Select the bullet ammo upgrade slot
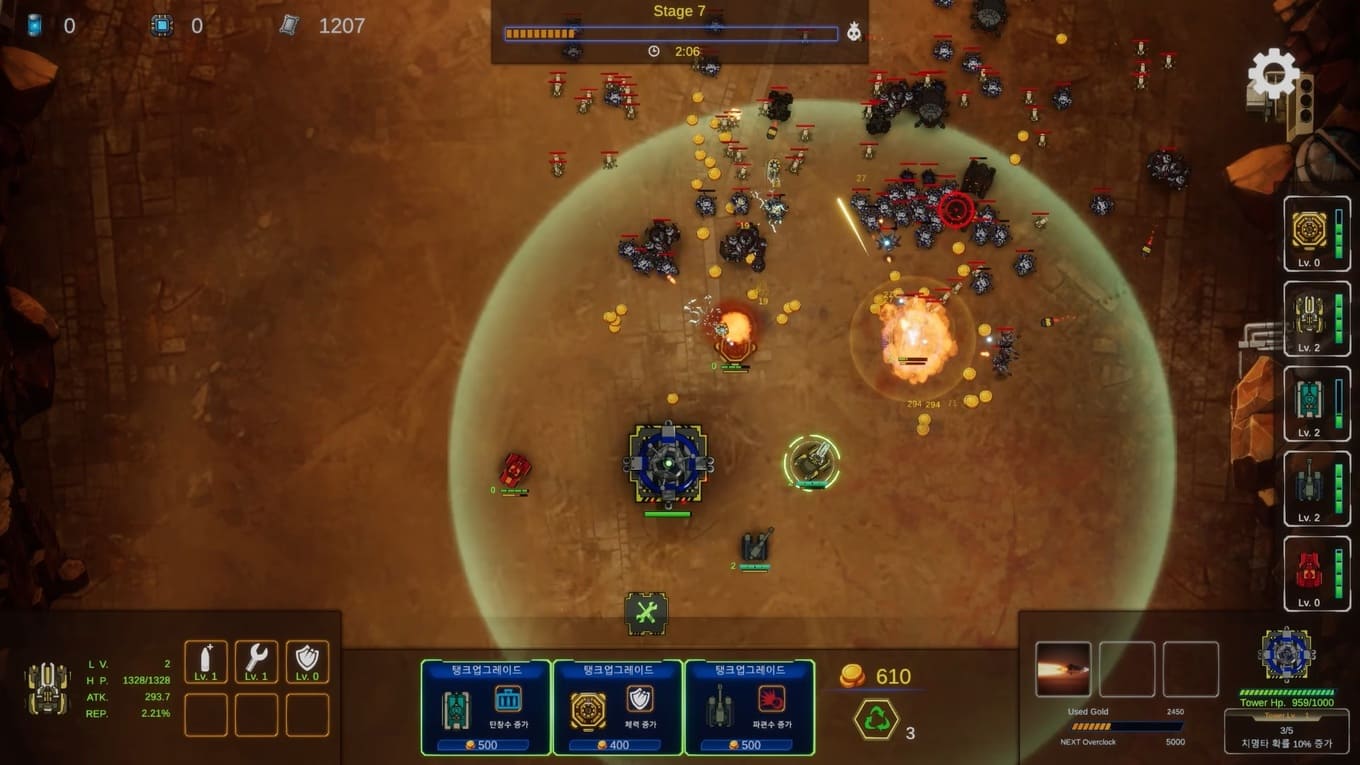Image resolution: width=1360 pixels, height=765 pixels. [x=206, y=662]
